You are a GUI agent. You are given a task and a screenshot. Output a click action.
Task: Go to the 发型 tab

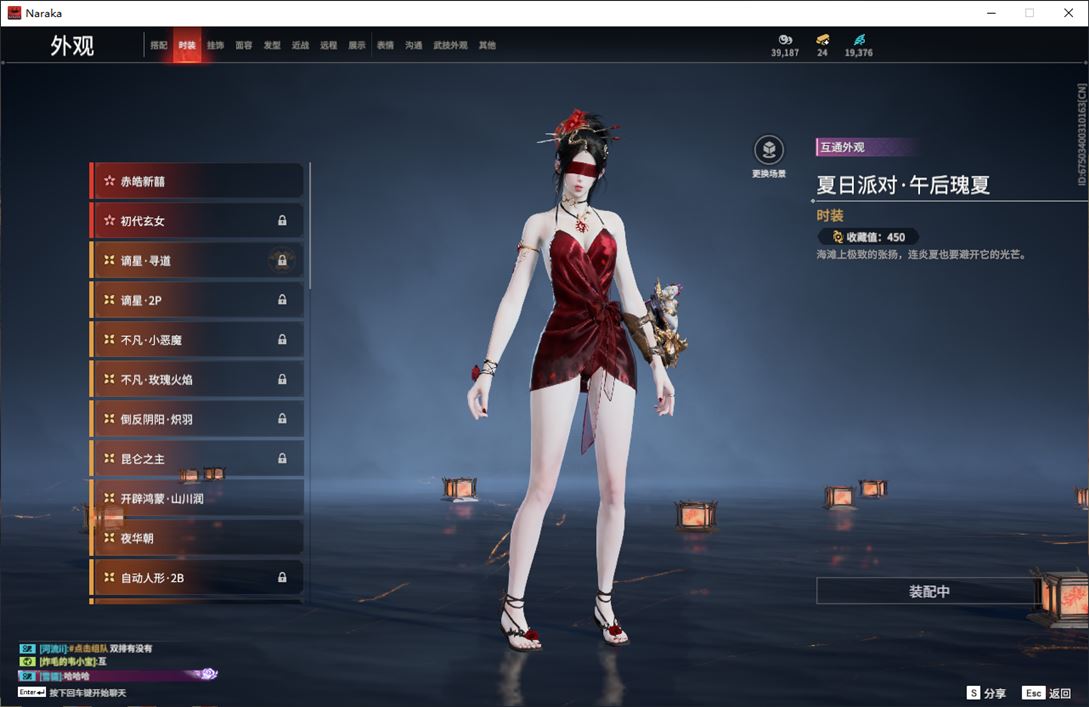[x=272, y=46]
